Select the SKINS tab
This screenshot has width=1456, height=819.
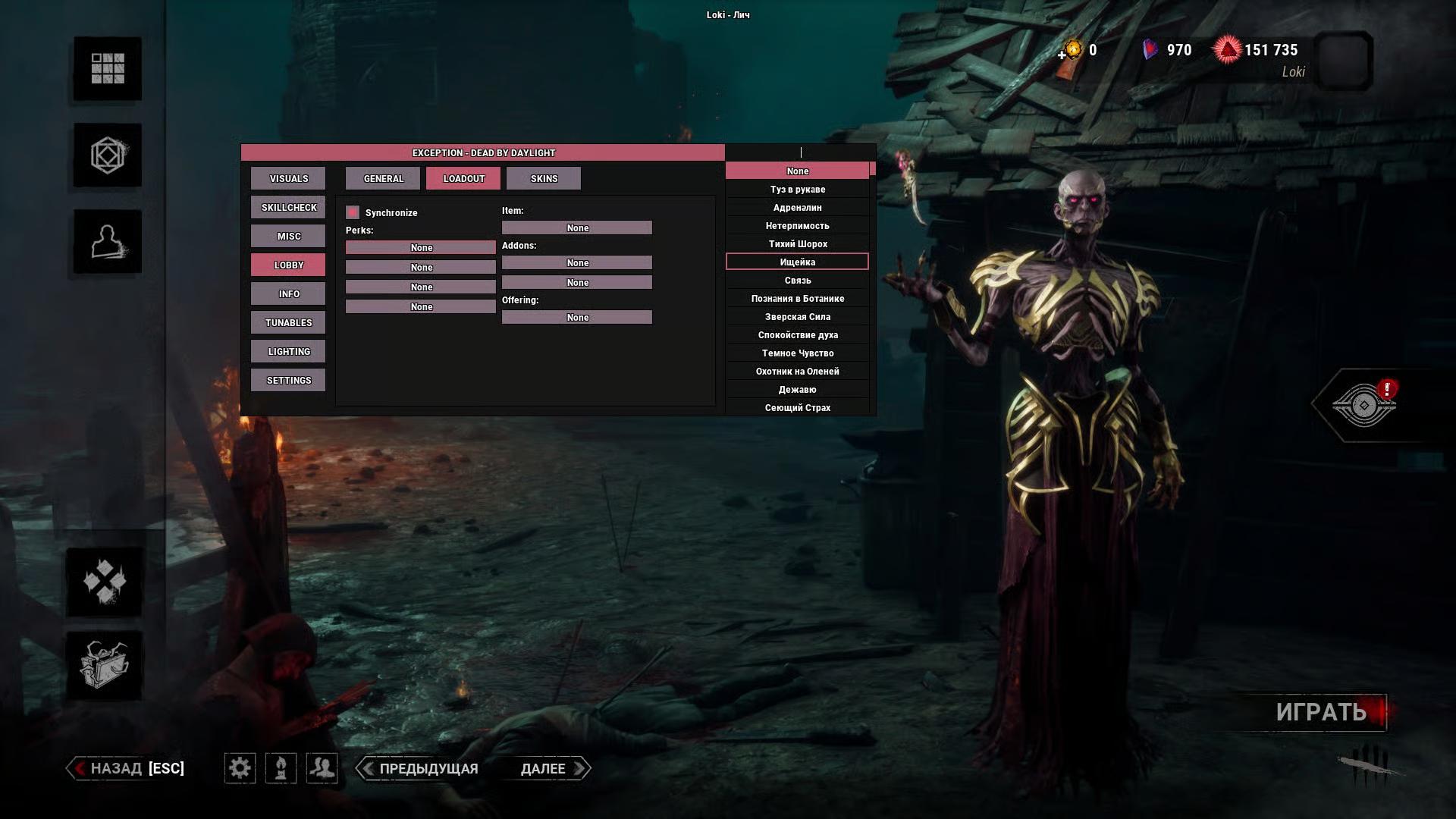pos(544,179)
